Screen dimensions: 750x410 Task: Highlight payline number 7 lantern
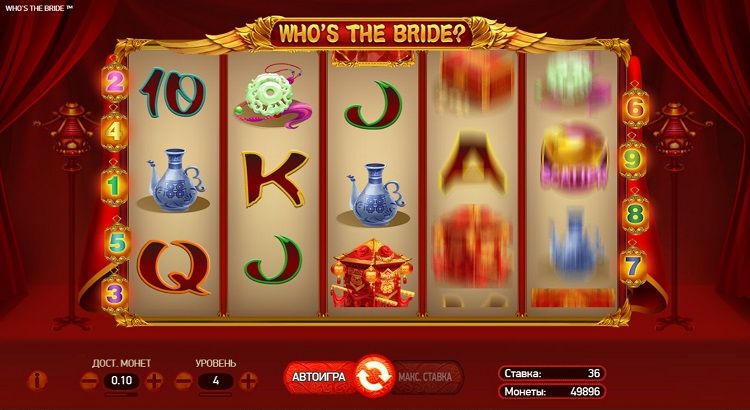click(x=633, y=266)
